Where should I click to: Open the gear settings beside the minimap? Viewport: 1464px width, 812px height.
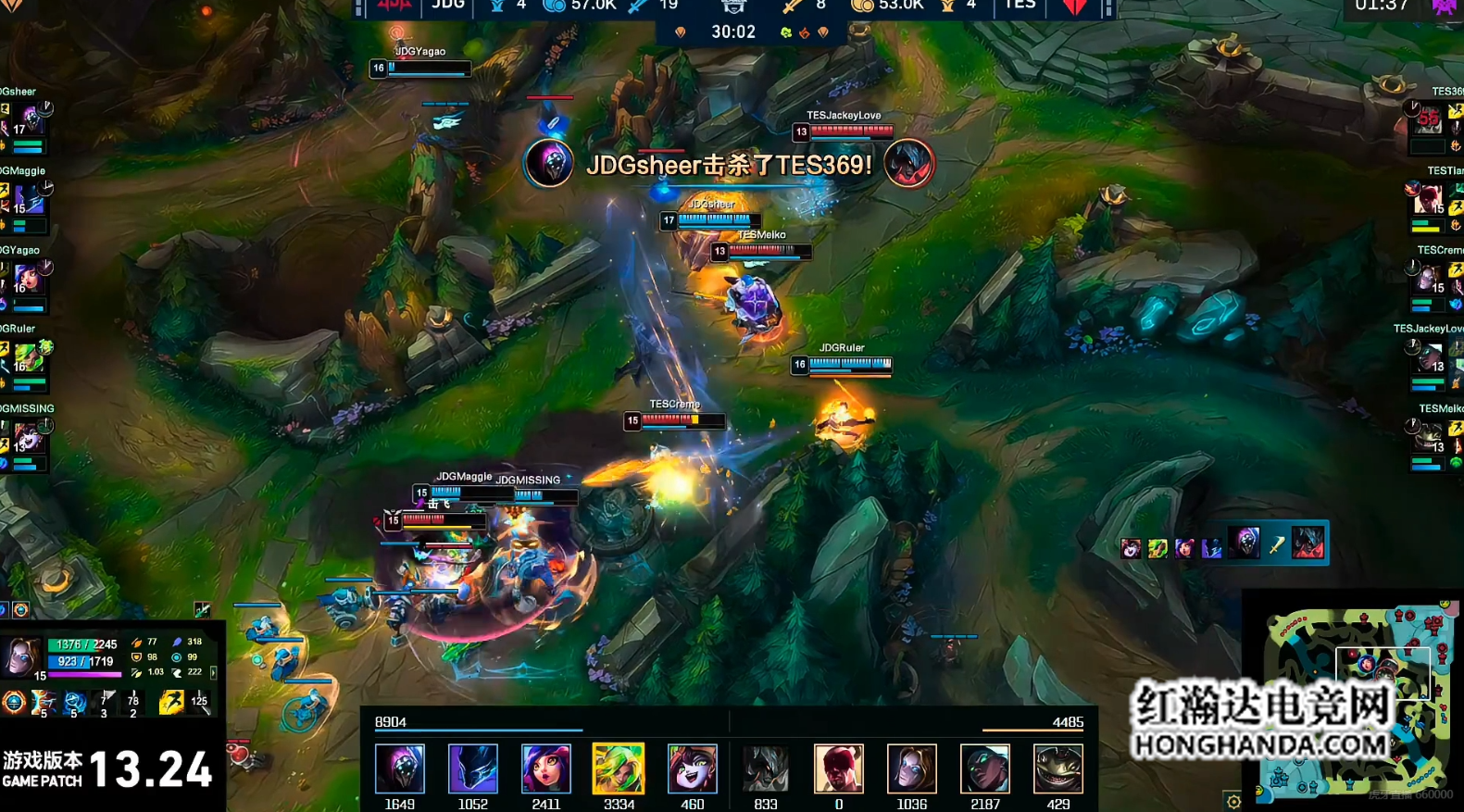coord(1233,802)
